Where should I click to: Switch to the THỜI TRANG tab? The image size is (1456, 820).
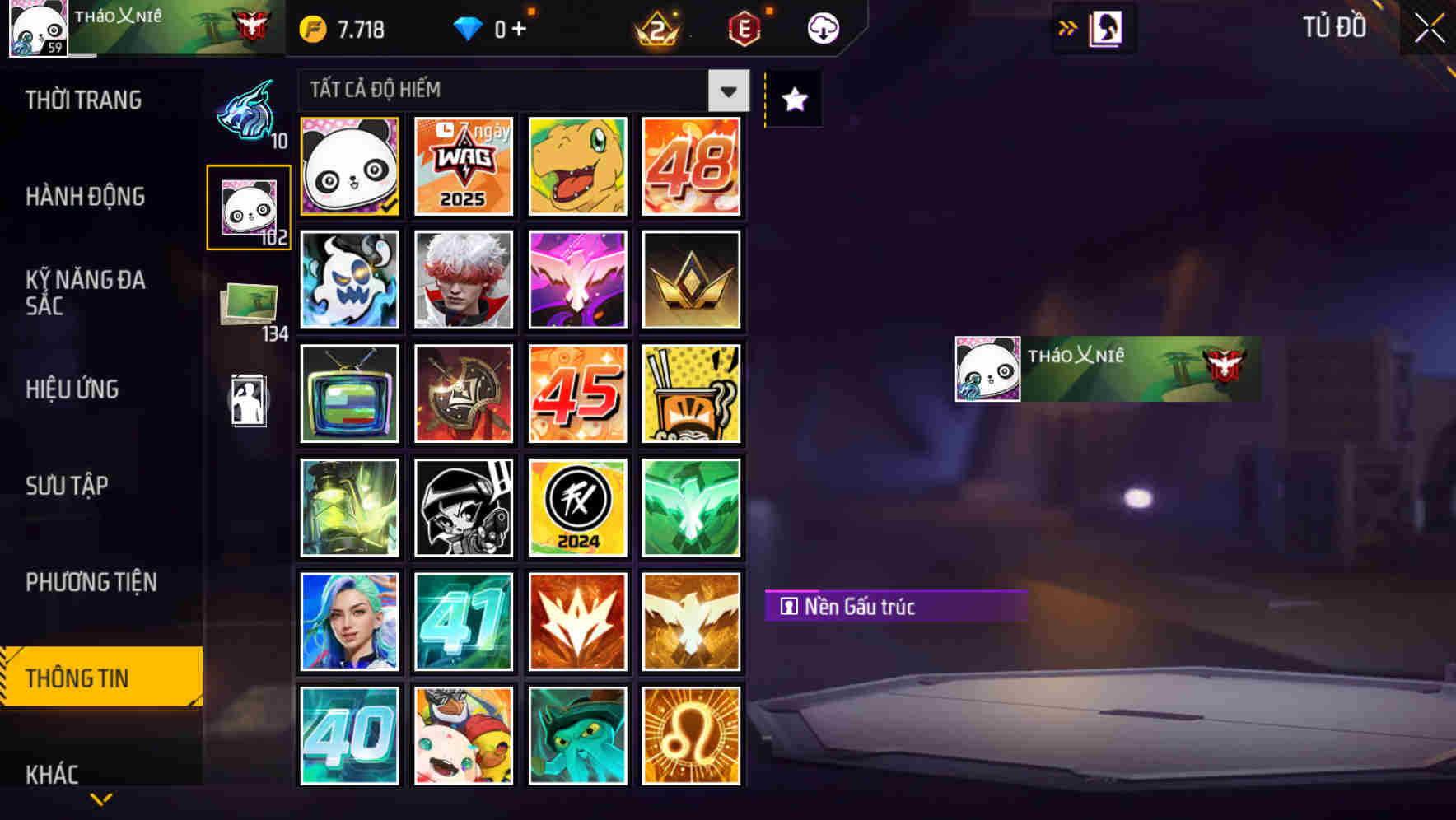click(x=85, y=100)
